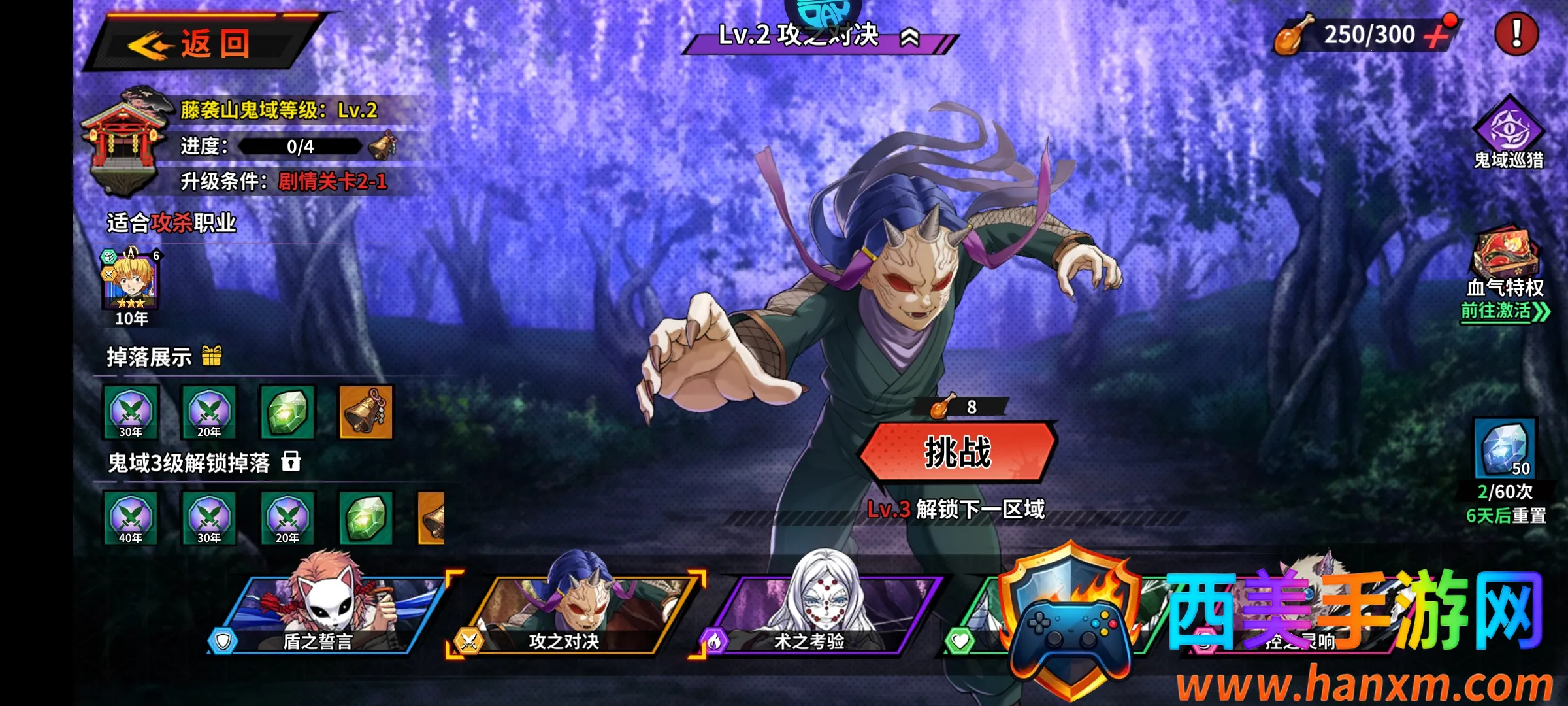Image resolution: width=1568 pixels, height=706 pixels.
Task: Go back with the 返回 button
Action: point(203,44)
